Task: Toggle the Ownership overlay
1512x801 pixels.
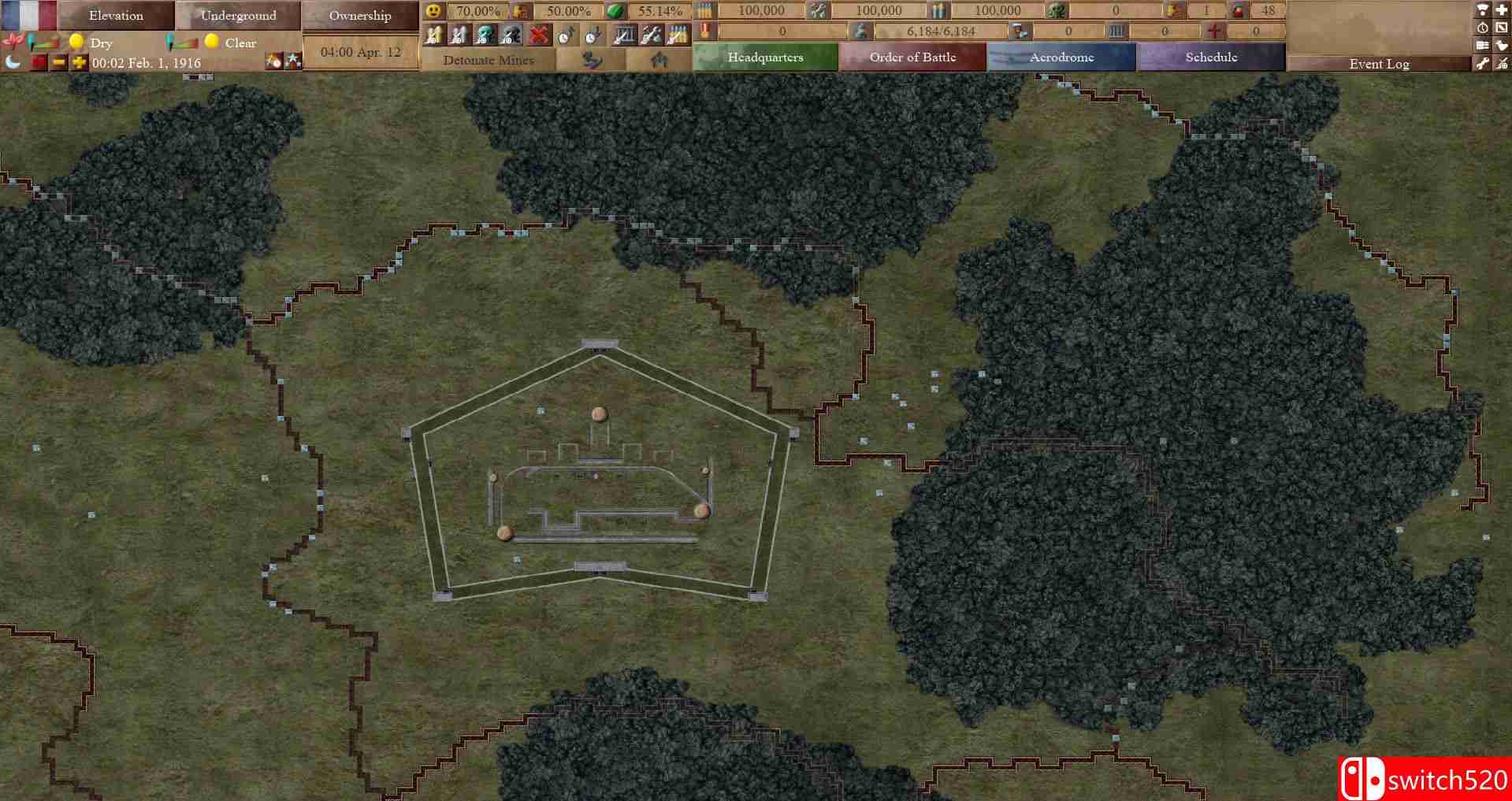Action: point(360,15)
